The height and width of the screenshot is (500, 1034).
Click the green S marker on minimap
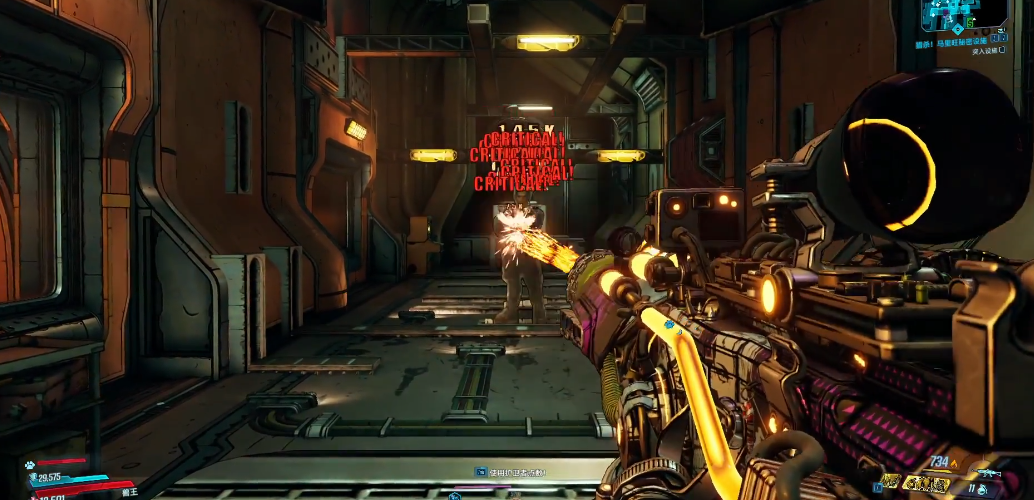click(971, 21)
